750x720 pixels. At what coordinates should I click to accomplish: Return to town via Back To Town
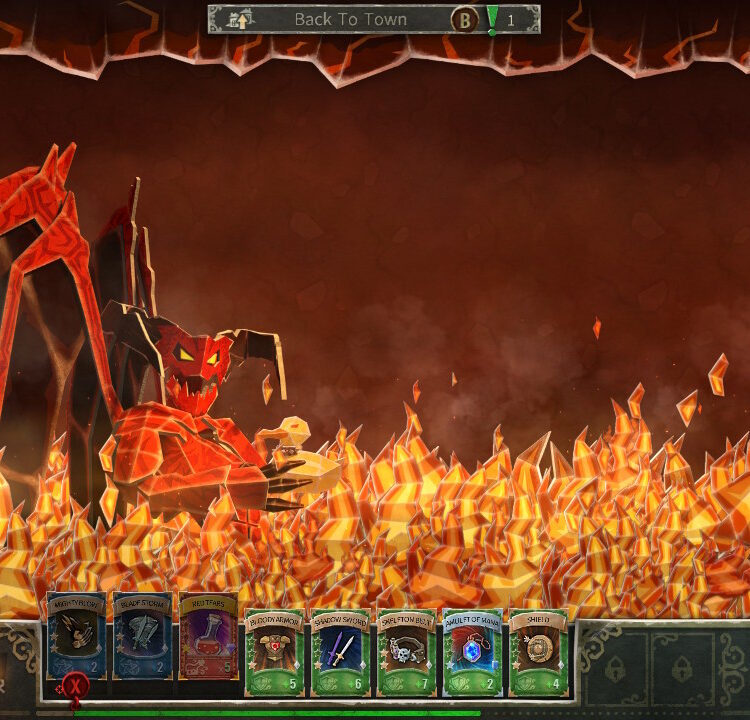(350, 19)
